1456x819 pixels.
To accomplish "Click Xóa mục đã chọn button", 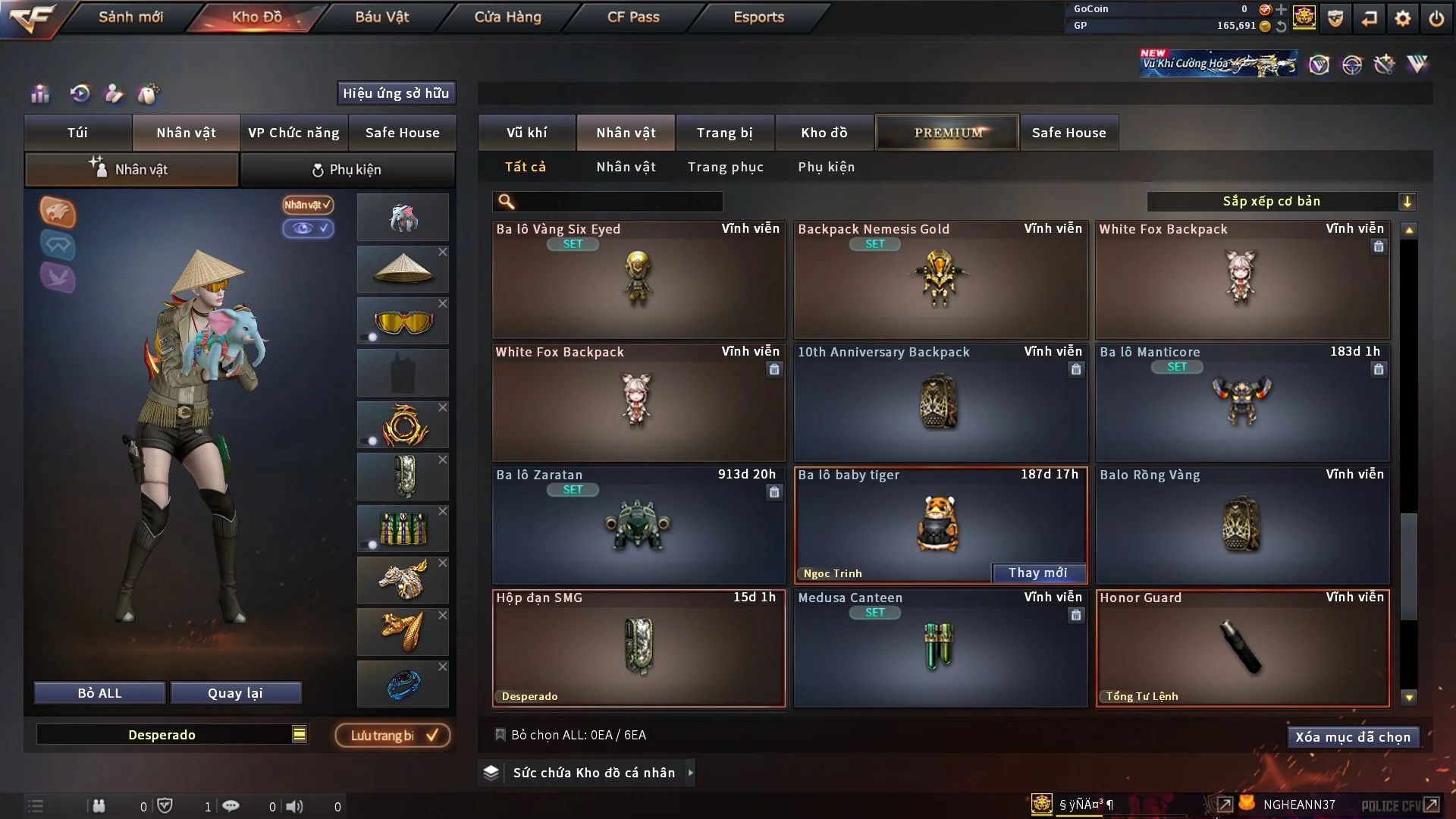I will click(1352, 737).
